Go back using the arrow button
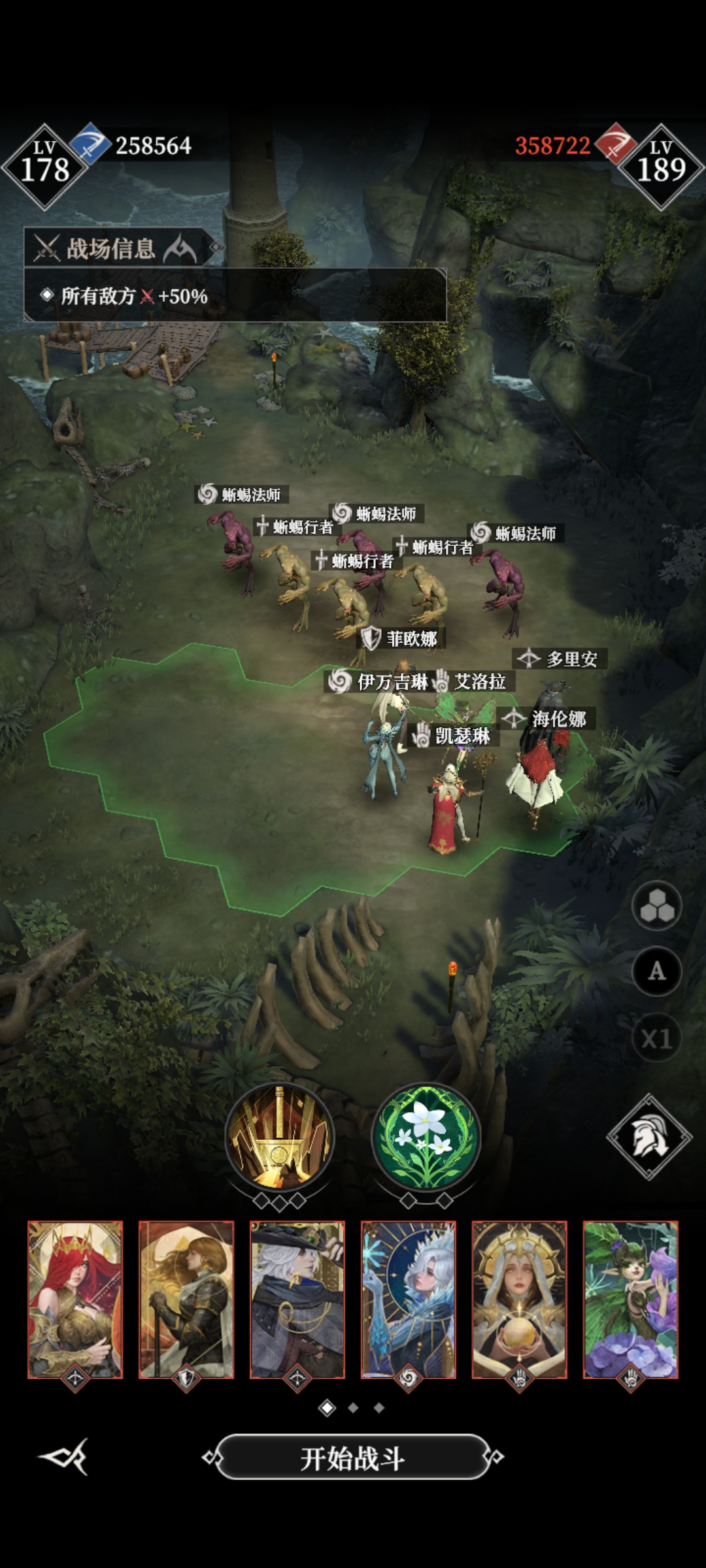Viewport: 706px width, 1568px height. pyautogui.click(x=64, y=1456)
